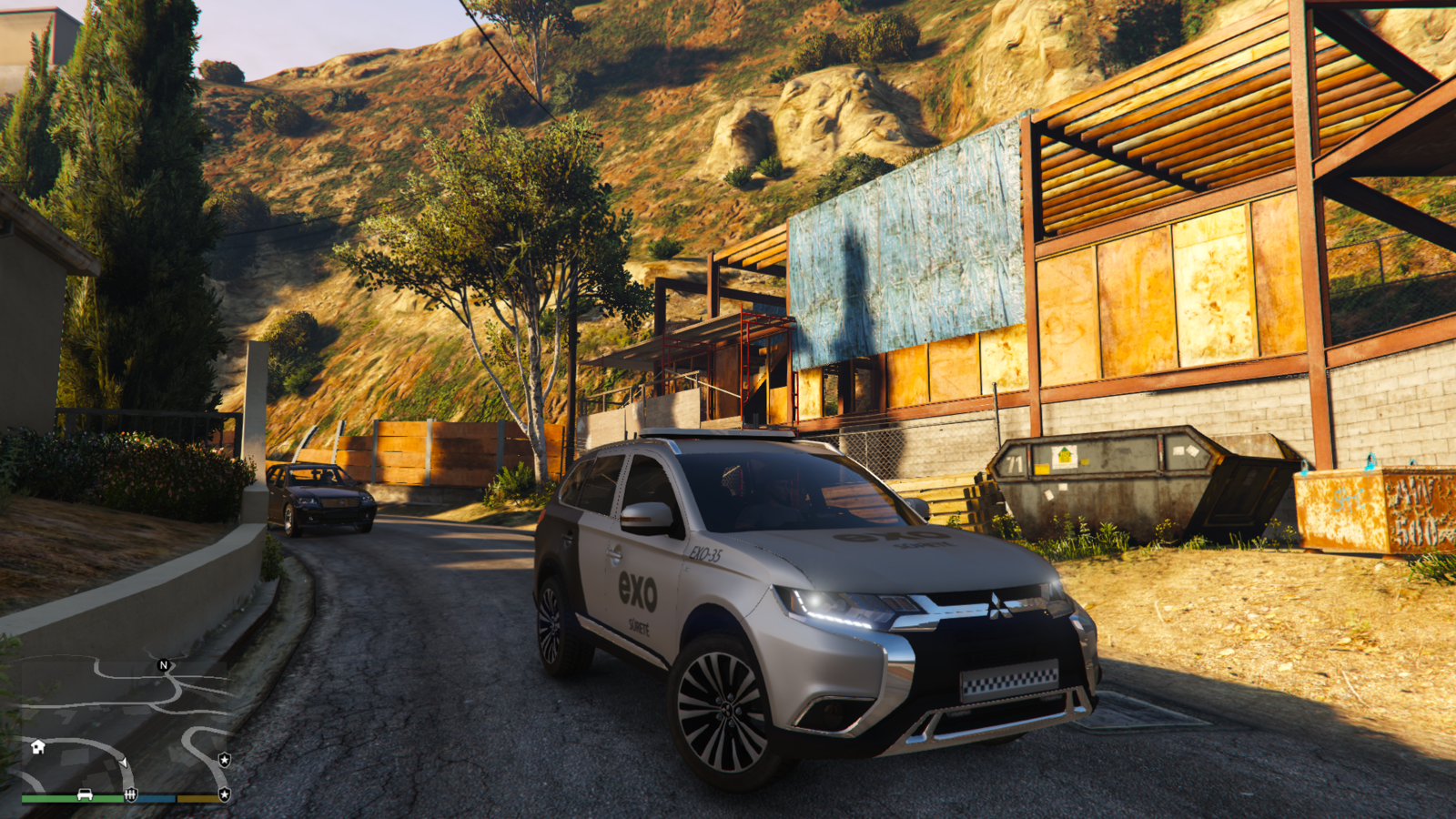Select the north N compass marker
This screenshot has height=819, width=1456.
pos(164,665)
